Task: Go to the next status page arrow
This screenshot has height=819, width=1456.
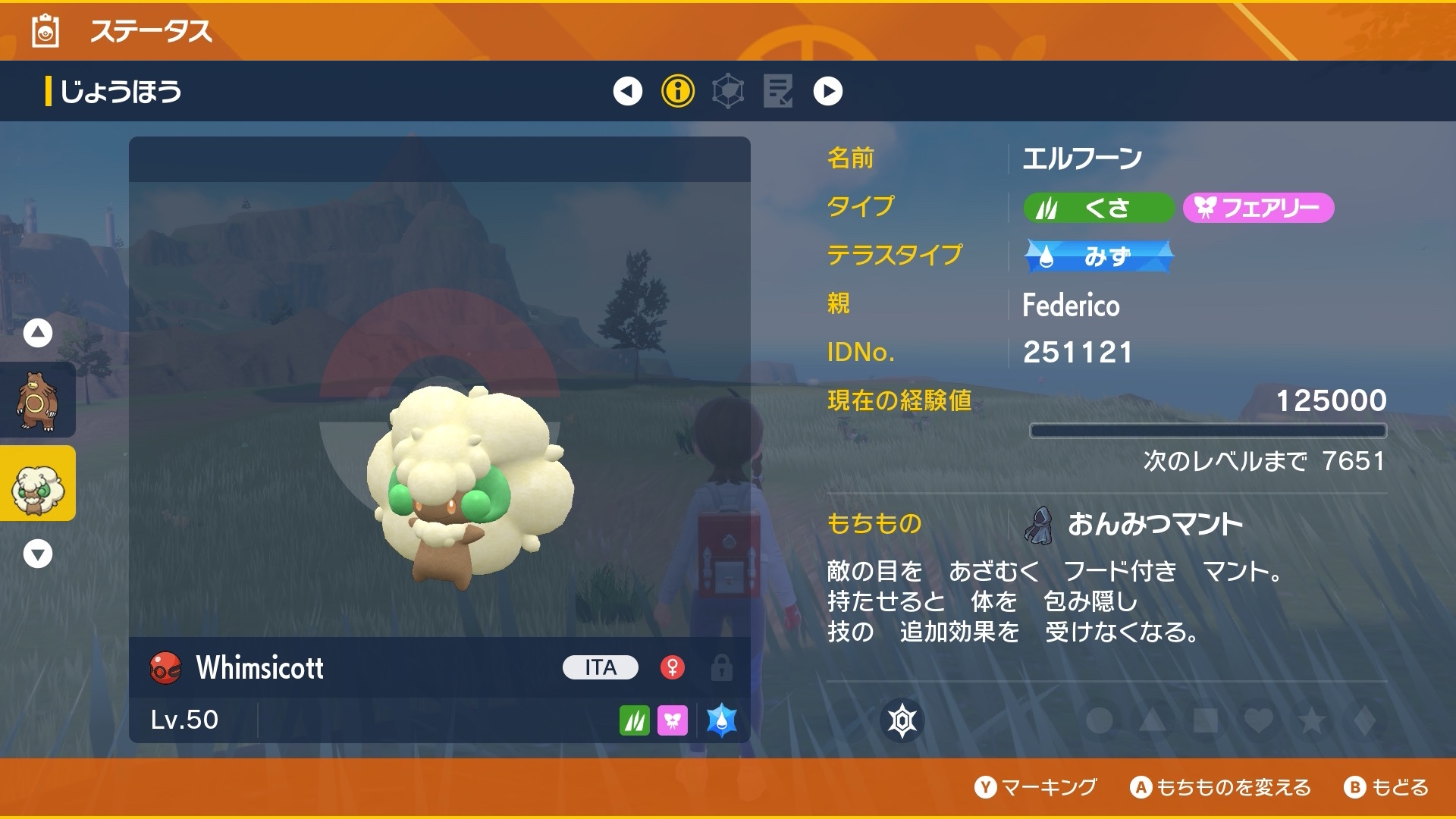Action: pos(827,91)
